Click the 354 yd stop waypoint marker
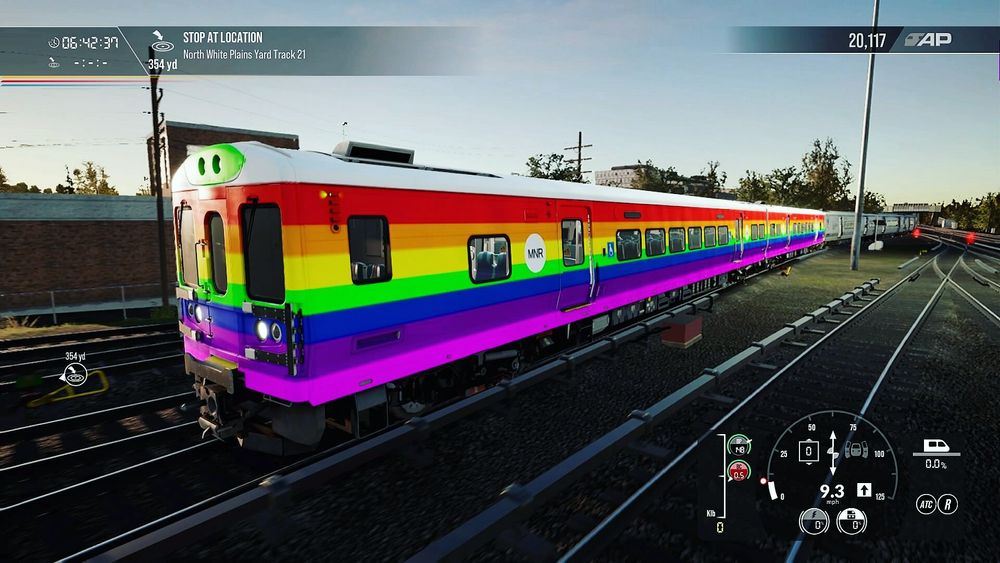The width and height of the screenshot is (1000, 563). pos(75,374)
